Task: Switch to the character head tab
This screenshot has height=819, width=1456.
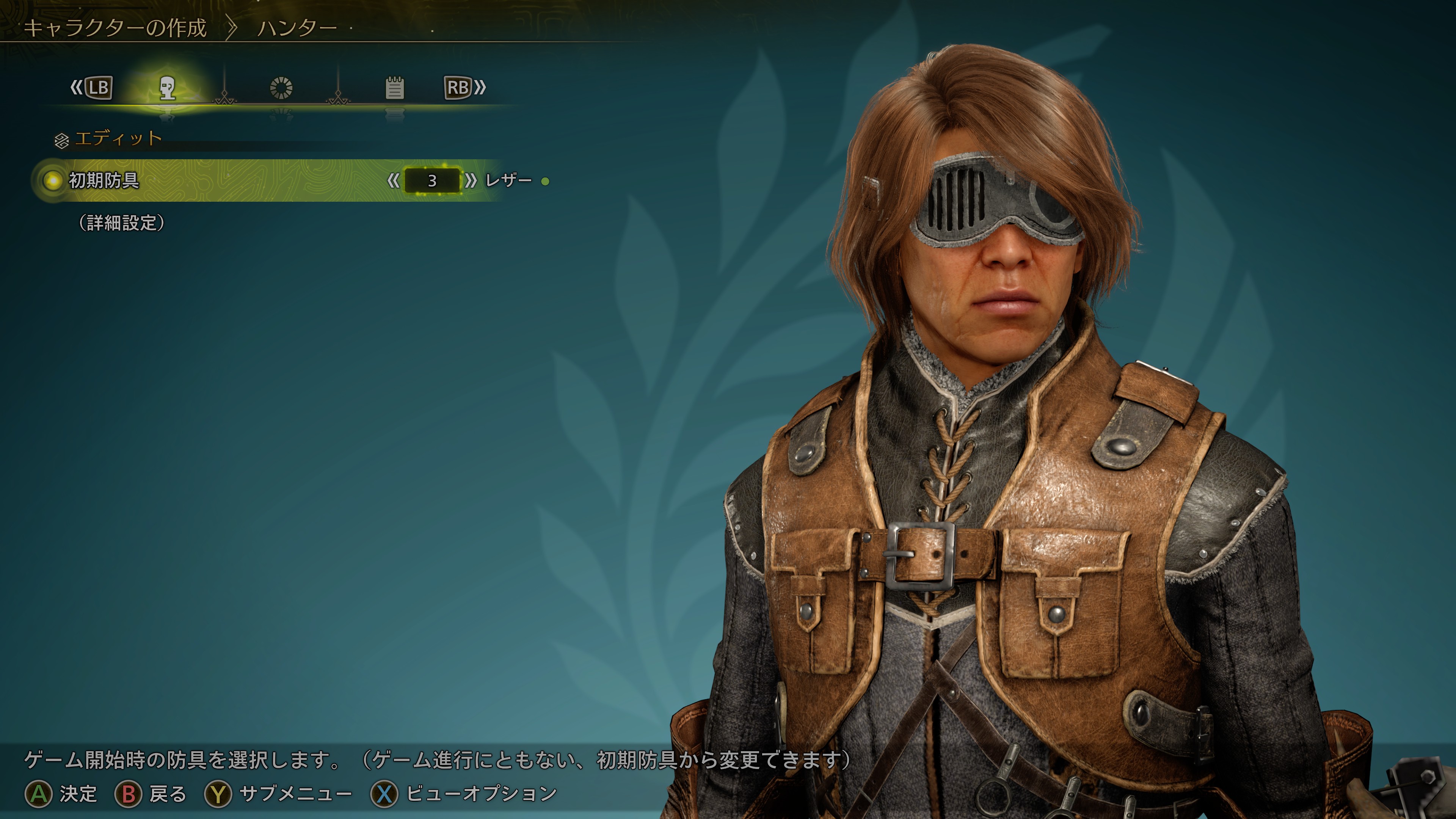Action: tap(167, 88)
